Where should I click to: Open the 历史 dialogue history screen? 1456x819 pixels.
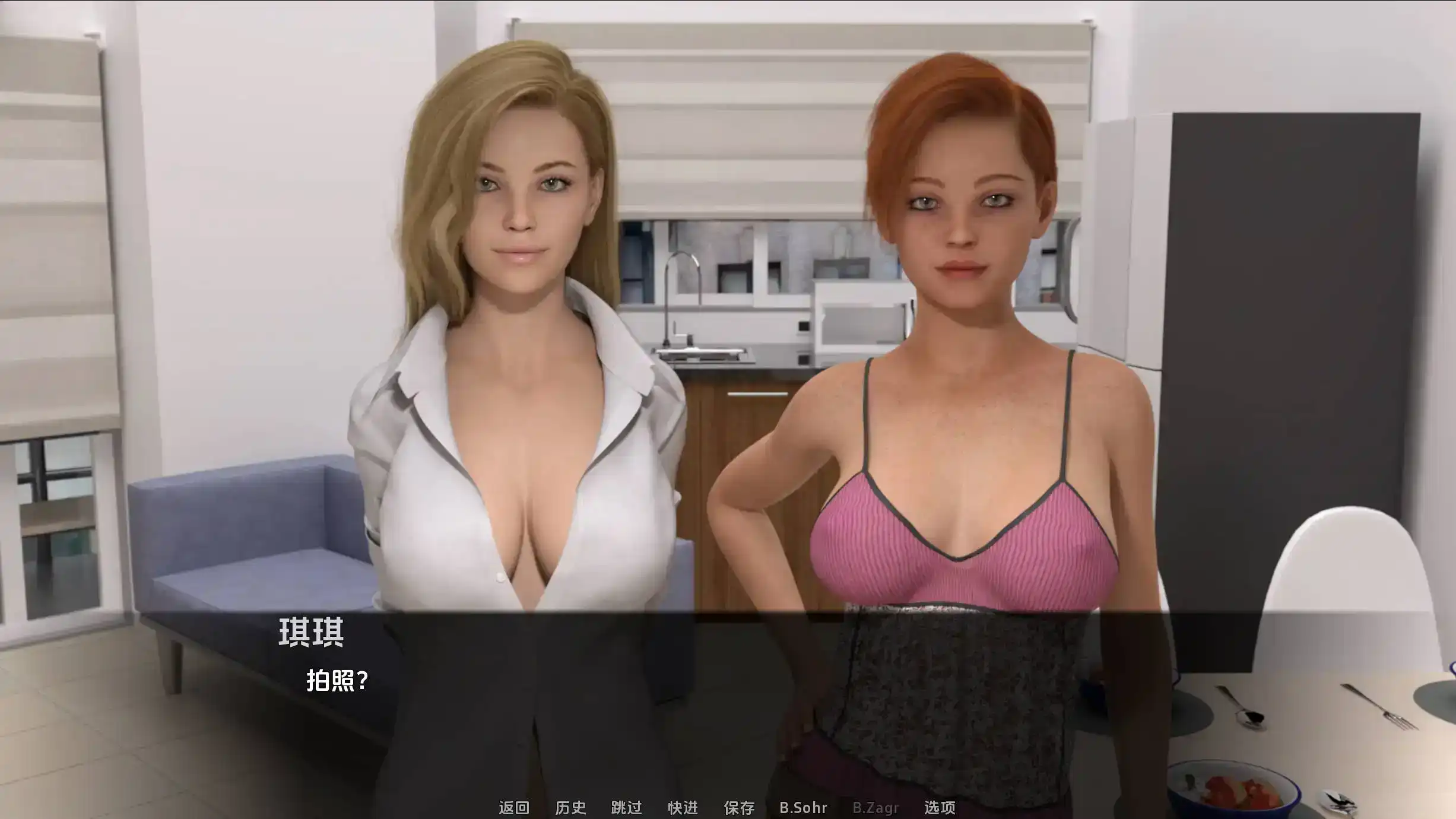pos(572,808)
